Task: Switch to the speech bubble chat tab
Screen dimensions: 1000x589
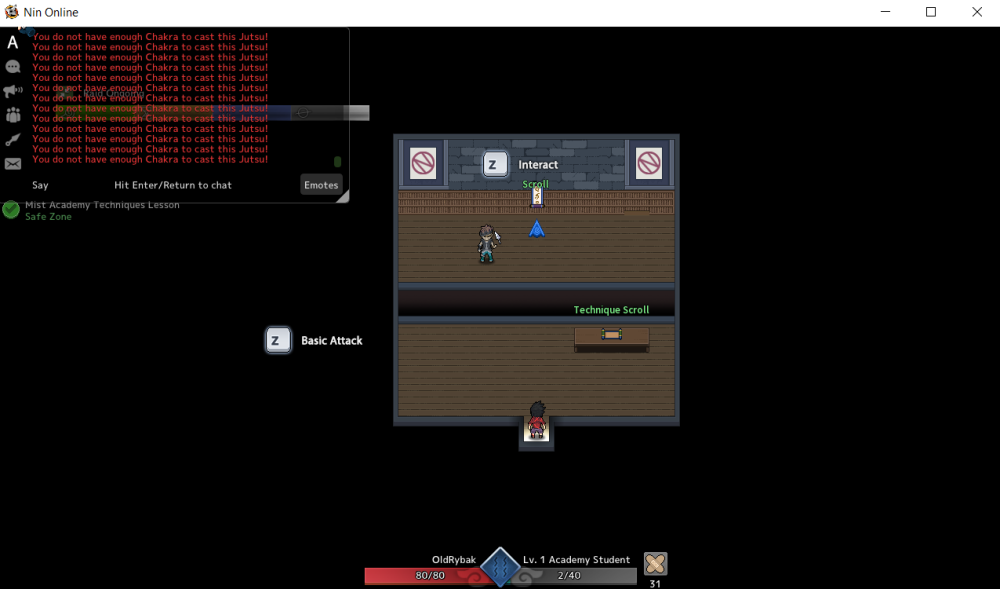Action: [13, 67]
